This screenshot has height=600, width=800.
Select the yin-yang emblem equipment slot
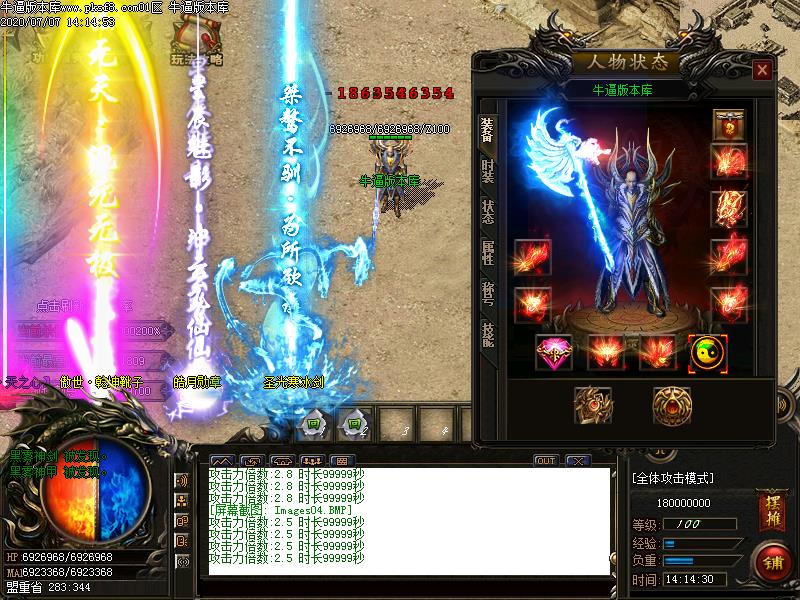(x=707, y=352)
